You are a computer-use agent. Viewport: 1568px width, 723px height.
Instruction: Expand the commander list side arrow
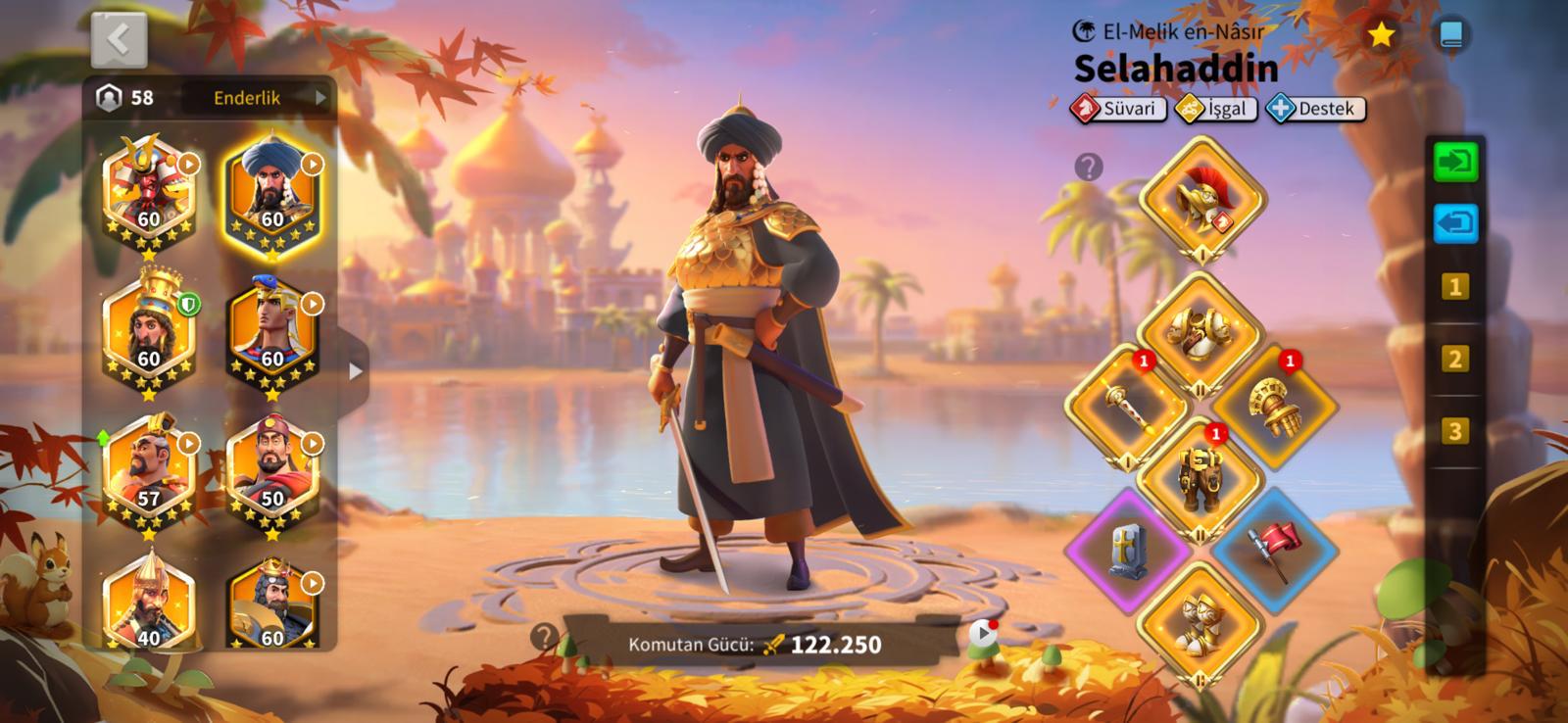pyautogui.click(x=355, y=371)
